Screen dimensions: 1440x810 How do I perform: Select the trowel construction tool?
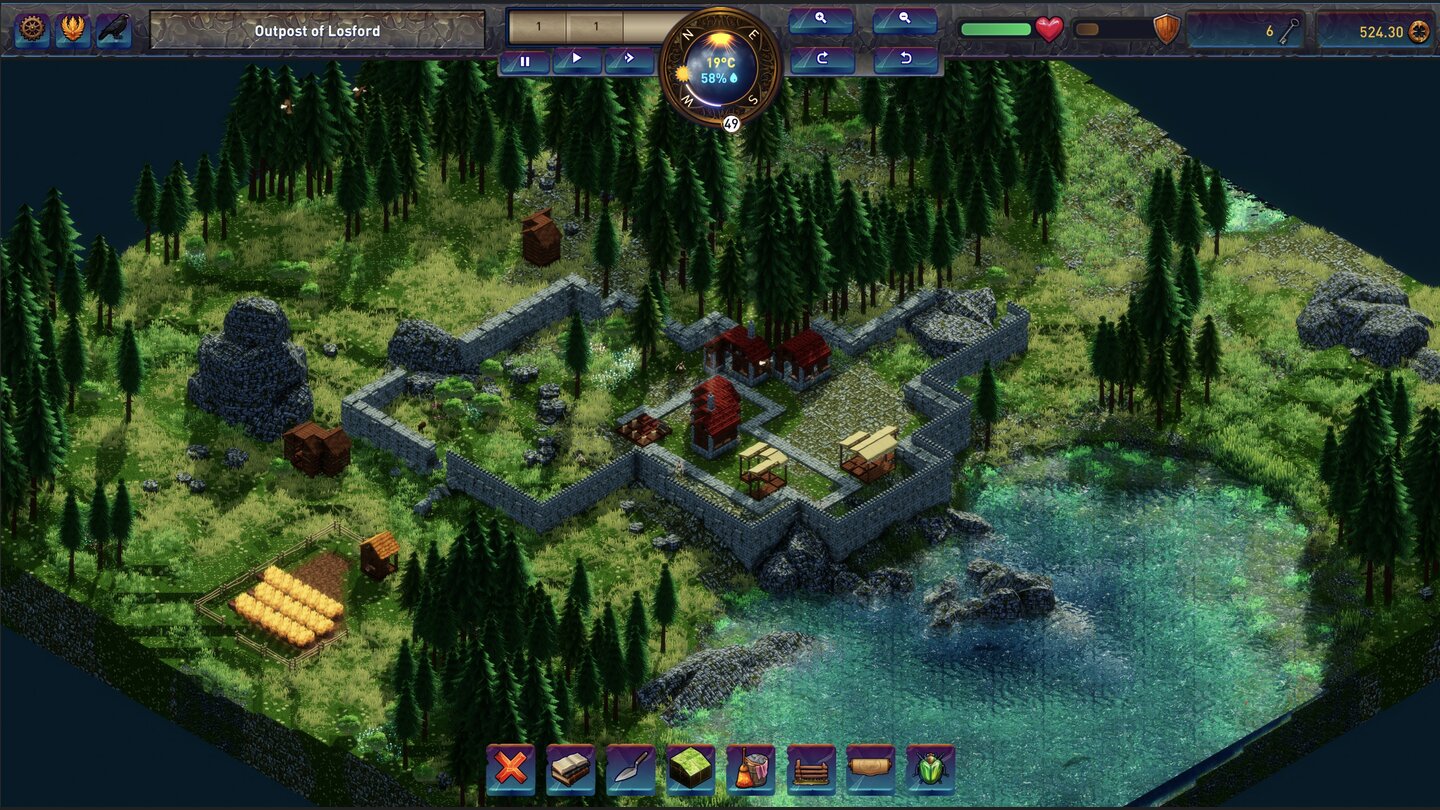click(x=631, y=770)
